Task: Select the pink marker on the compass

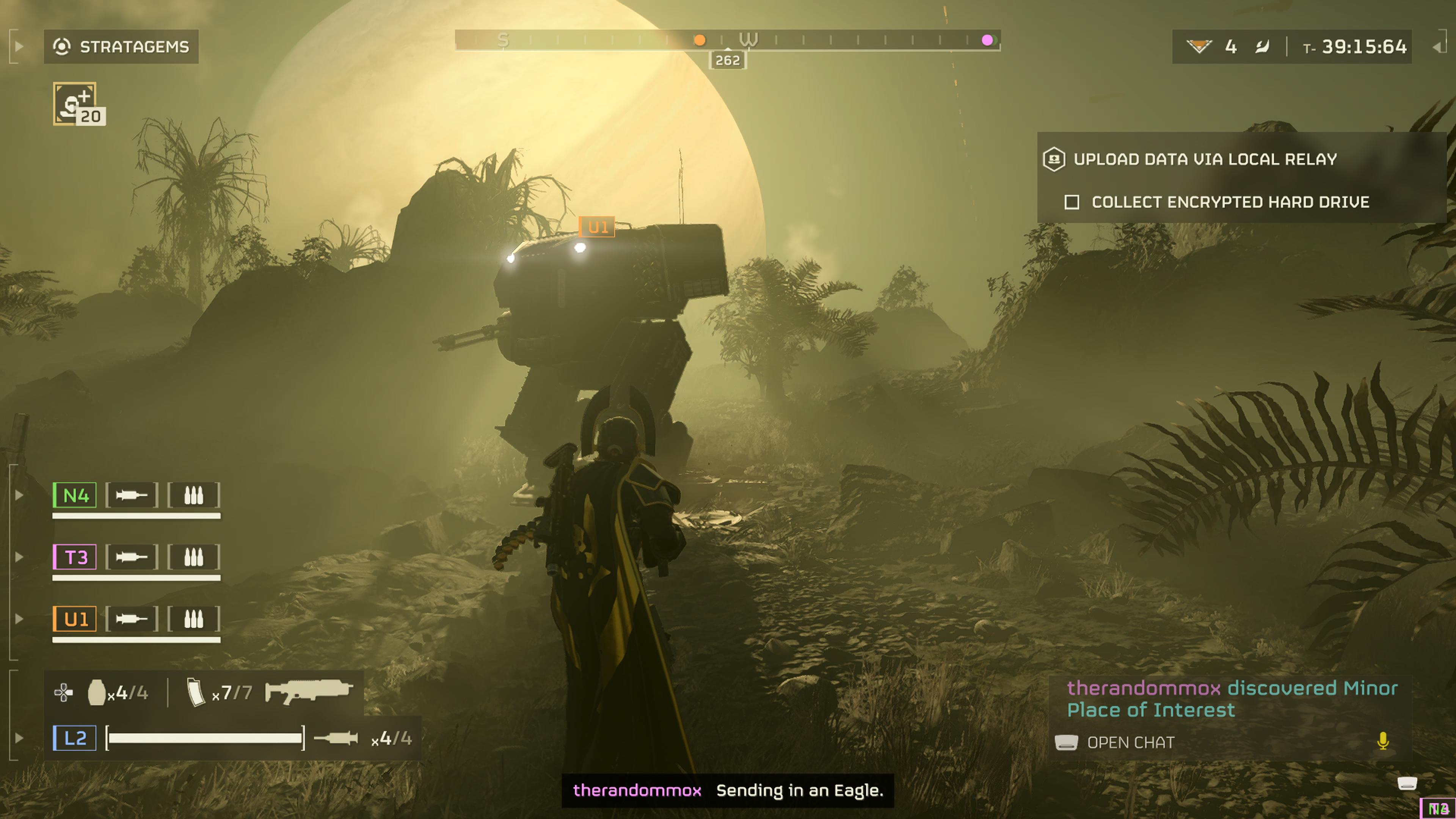Action: (987, 40)
